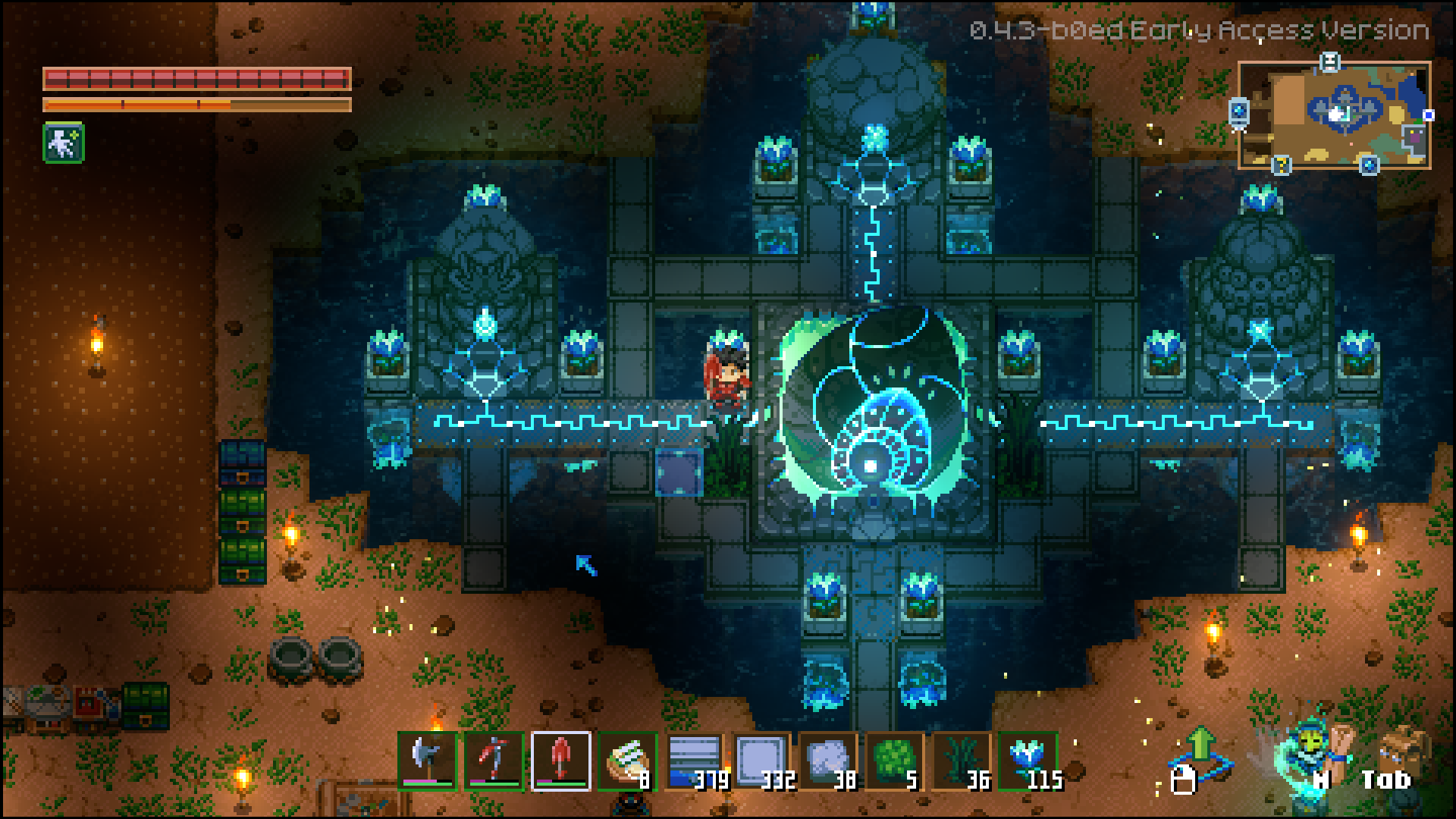Open the minimap
The height and width of the screenshot is (819, 1456).
click(x=1335, y=115)
